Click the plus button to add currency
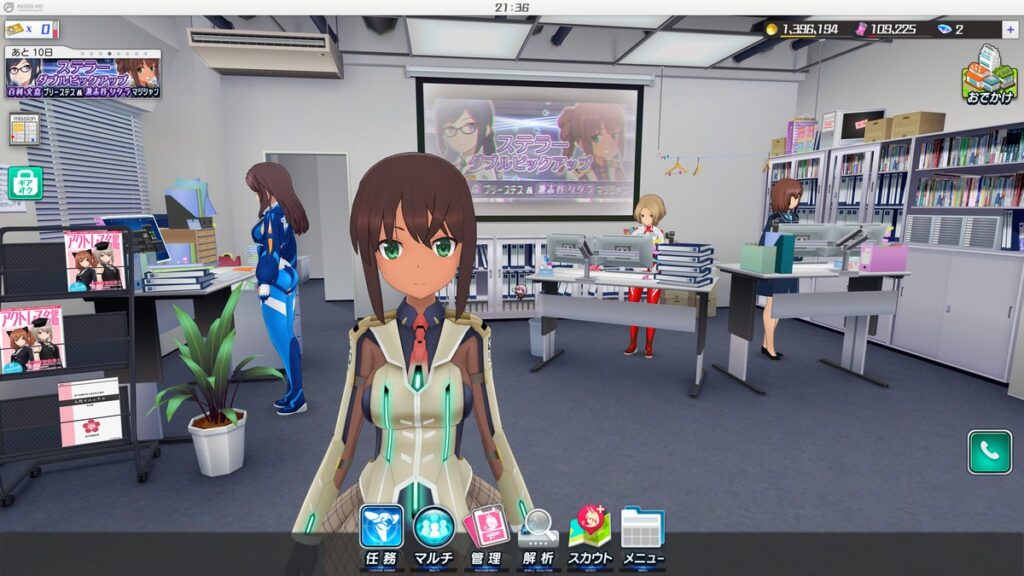 [1010, 30]
